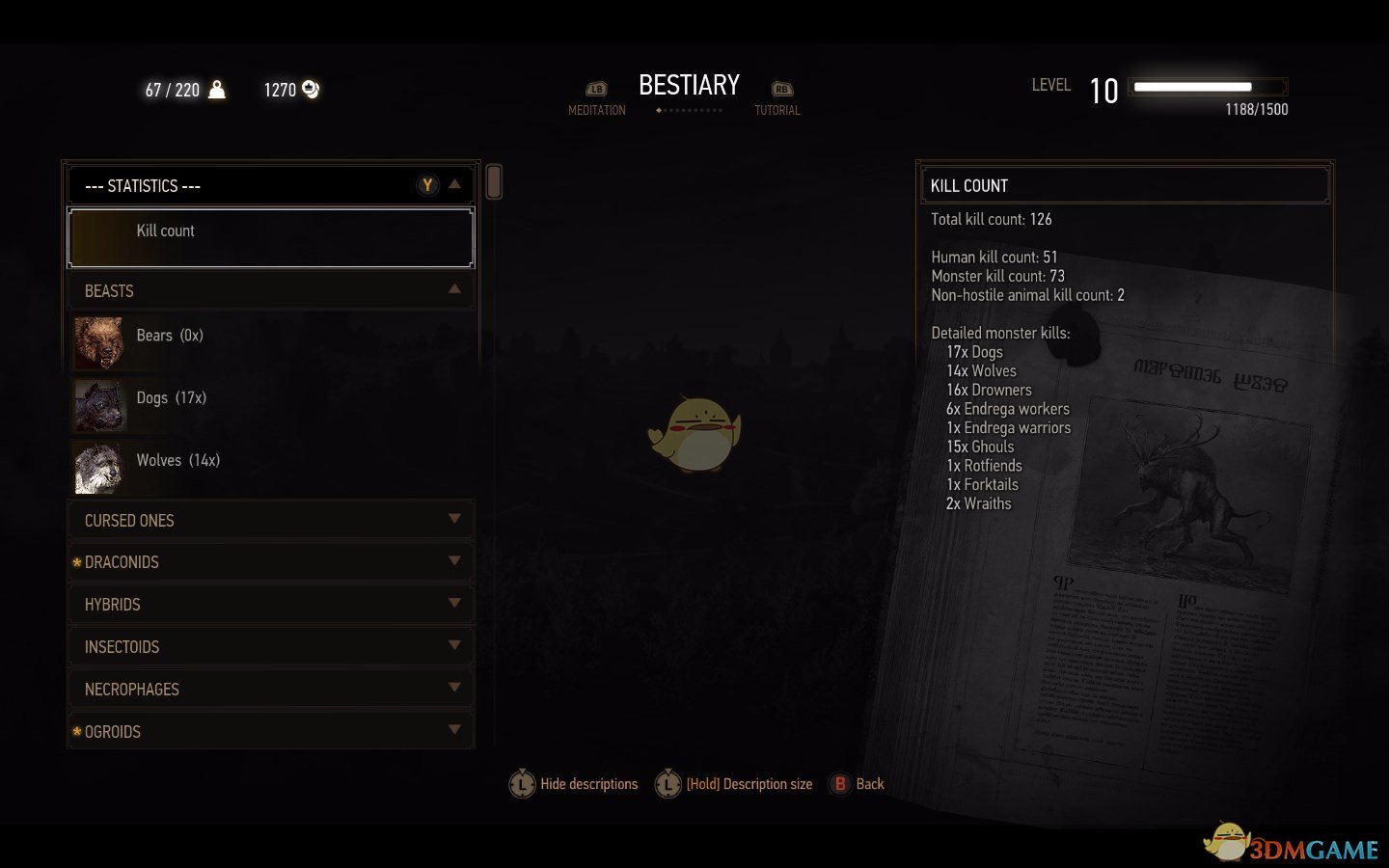The image size is (1389, 868).
Task: Select the Dogs entry thumbnail
Action: tap(99, 405)
